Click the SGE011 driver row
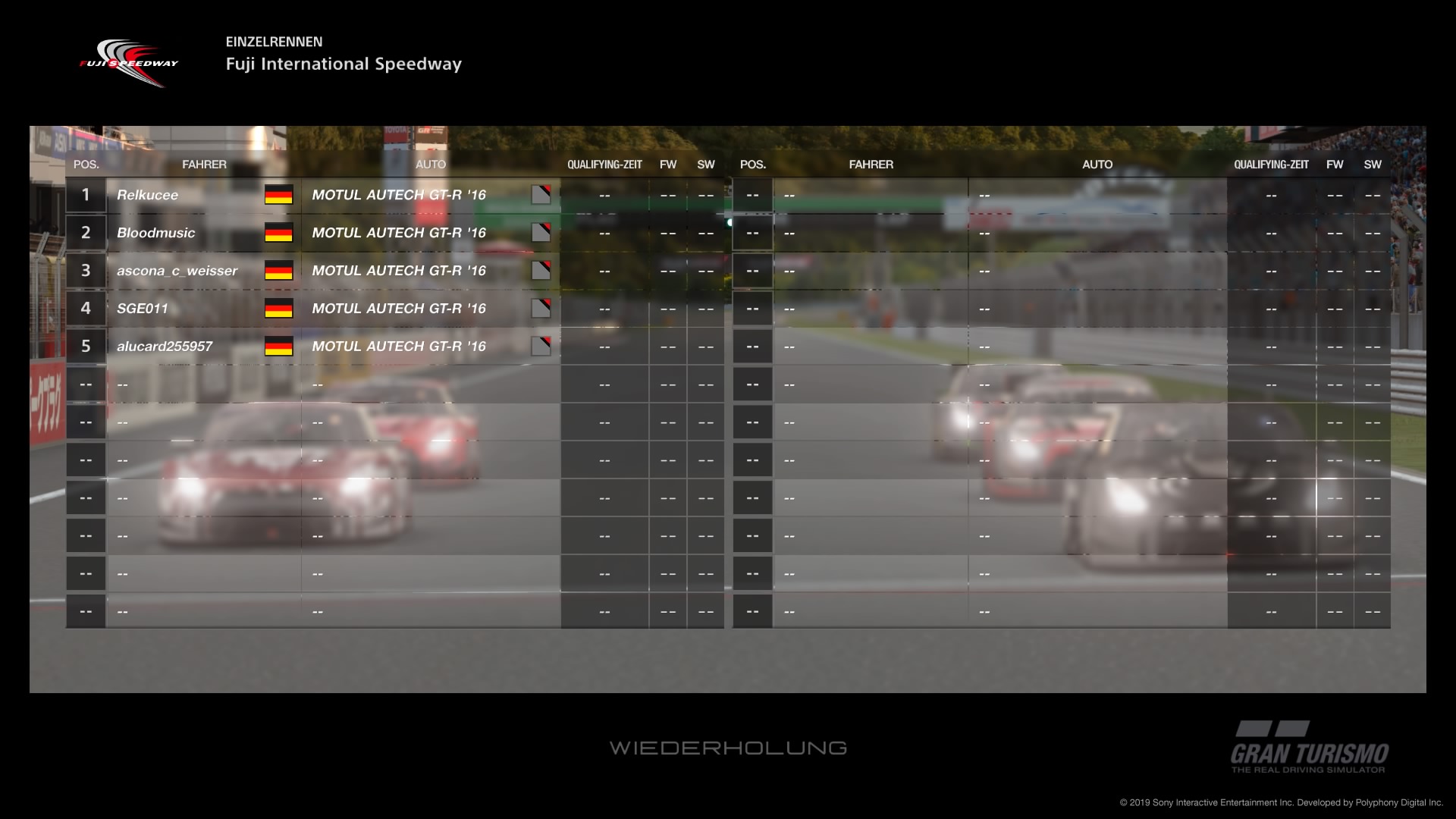The height and width of the screenshot is (819, 1456). coord(143,309)
